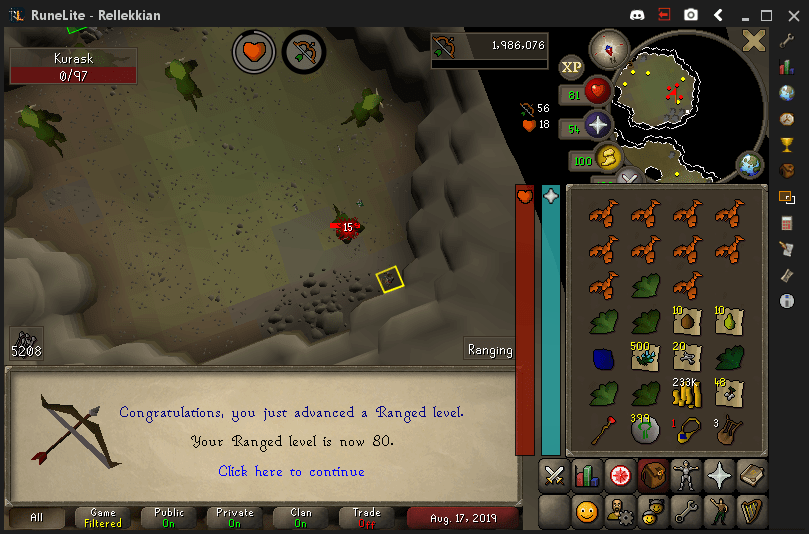Viewport: 809px width, 534px height.
Task: Switch to the Skills tab
Action: click(x=587, y=476)
